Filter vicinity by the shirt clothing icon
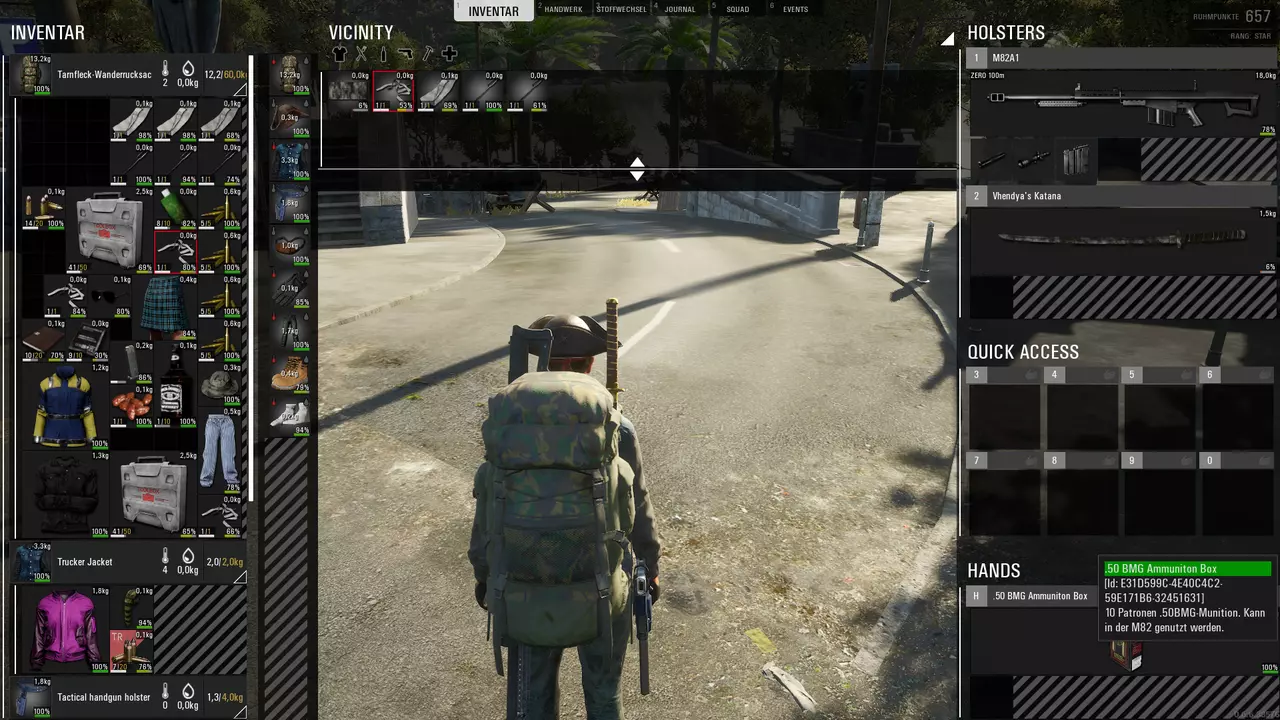 339,54
